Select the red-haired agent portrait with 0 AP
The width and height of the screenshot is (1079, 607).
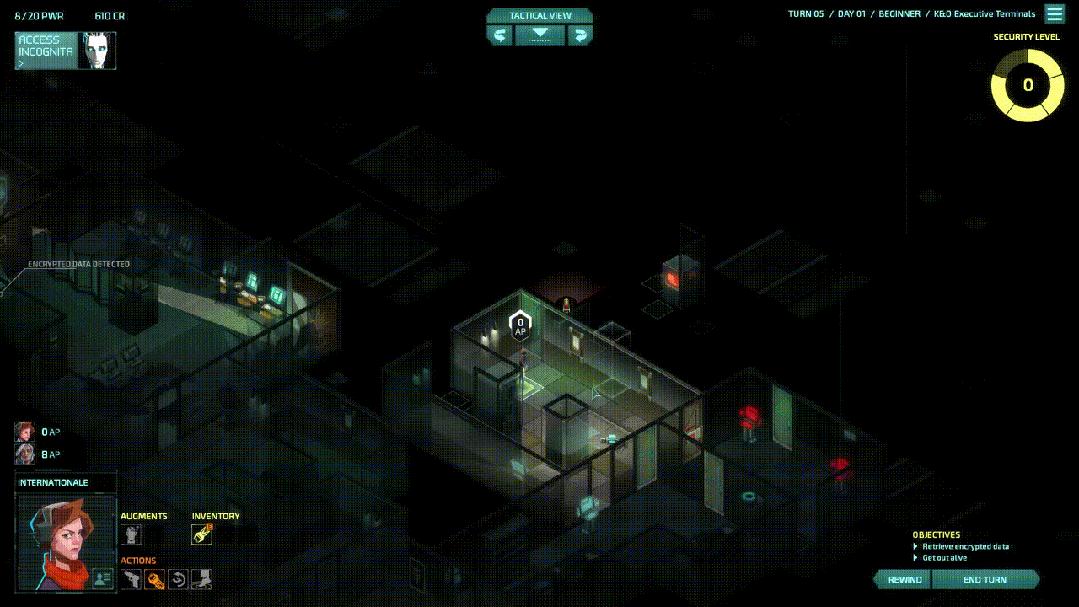click(24, 432)
